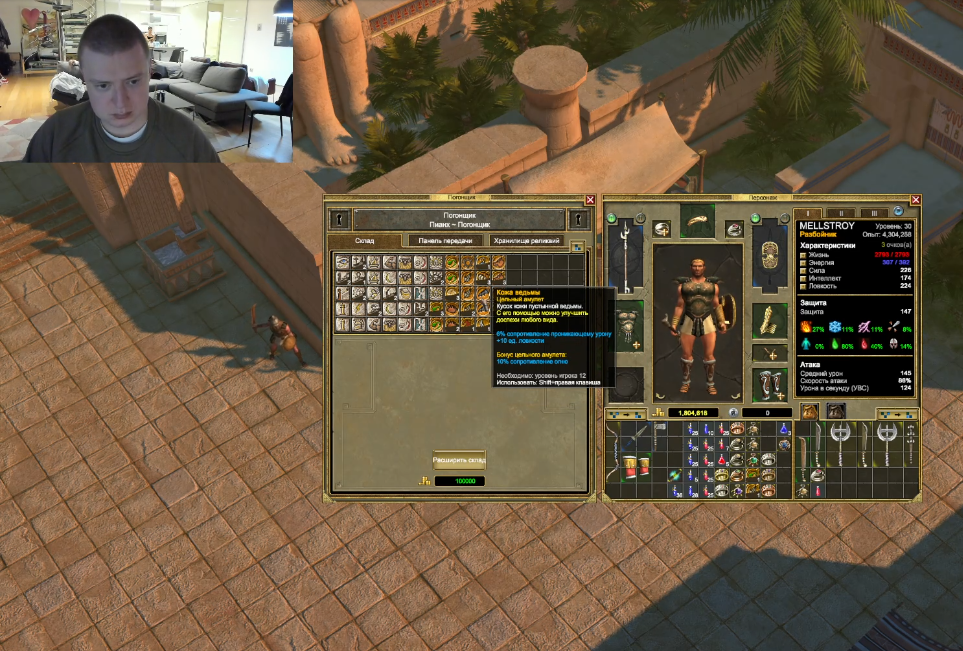The width and height of the screenshot is (963, 651).
Task: Select the equipped shield slot
Action: coord(769,257)
